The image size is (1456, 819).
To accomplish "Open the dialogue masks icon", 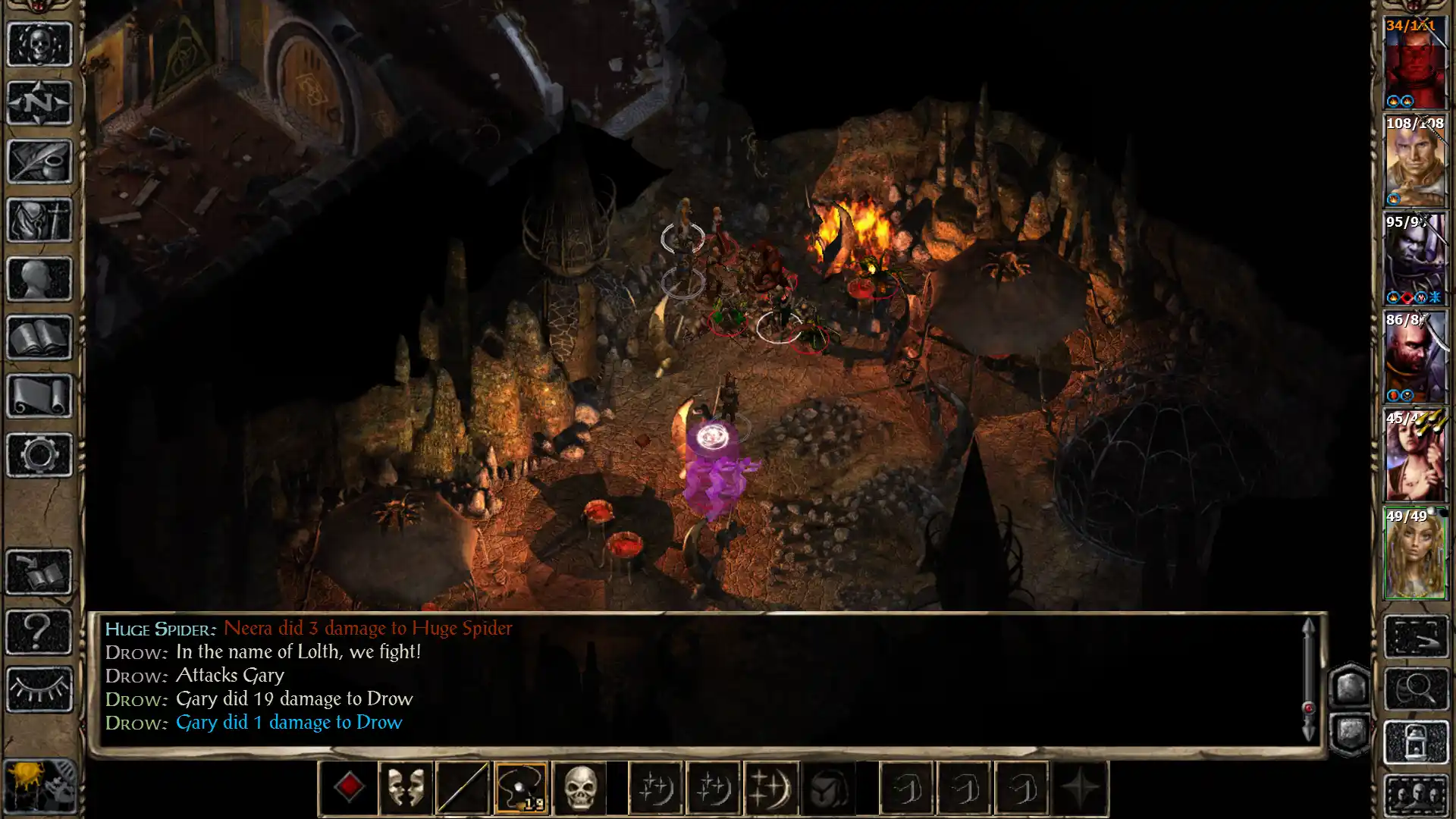I will click(405, 789).
